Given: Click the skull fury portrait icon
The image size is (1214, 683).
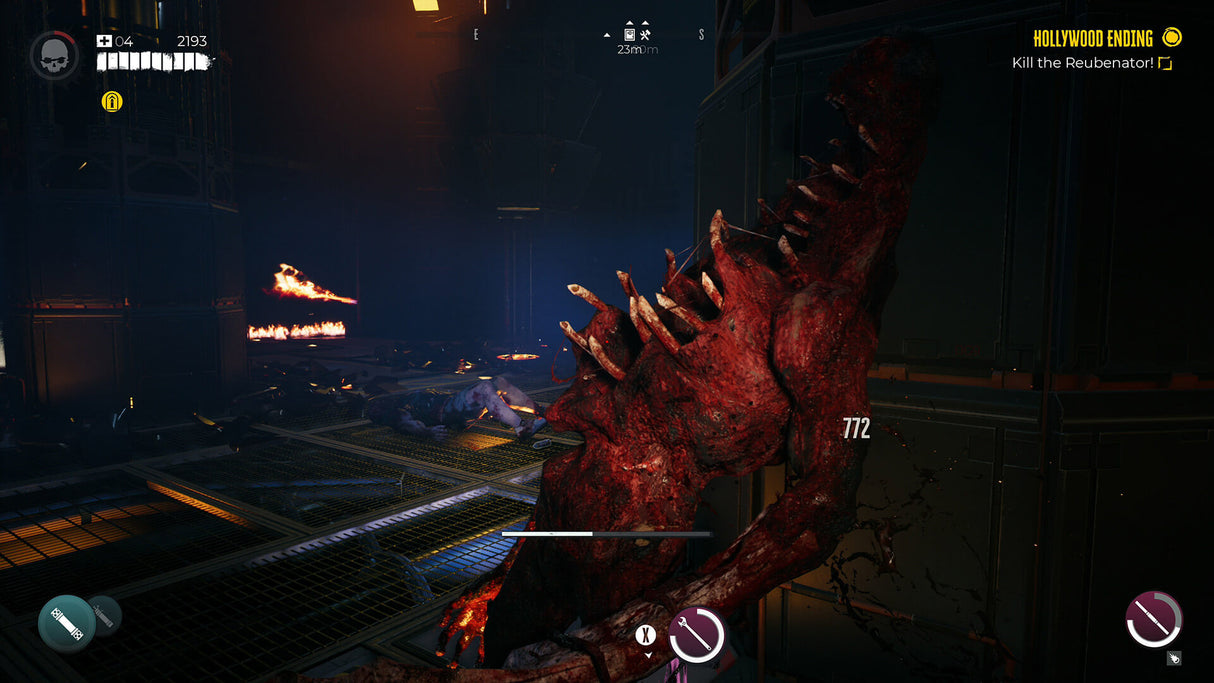Looking at the screenshot, I should [54, 56].
